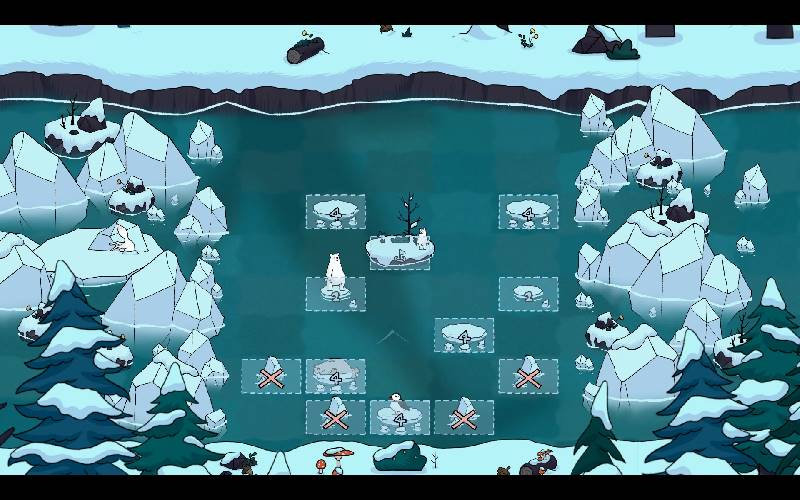The image size is (800, 500).
Task: Select the grey shaded floe tile numbered 4
Action: pyautogui.click(x=335, y=376)
